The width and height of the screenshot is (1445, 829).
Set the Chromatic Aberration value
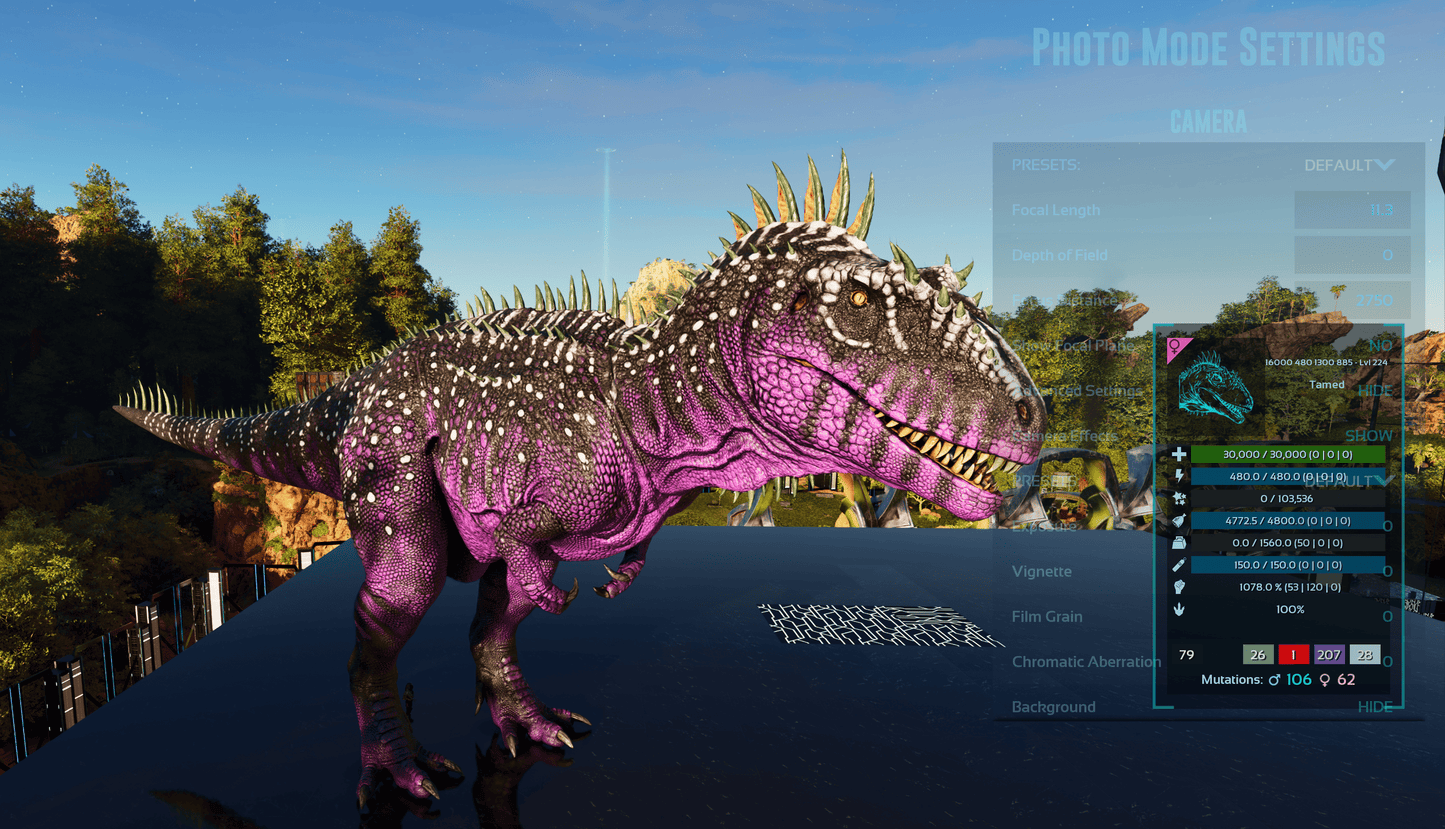1387,661
